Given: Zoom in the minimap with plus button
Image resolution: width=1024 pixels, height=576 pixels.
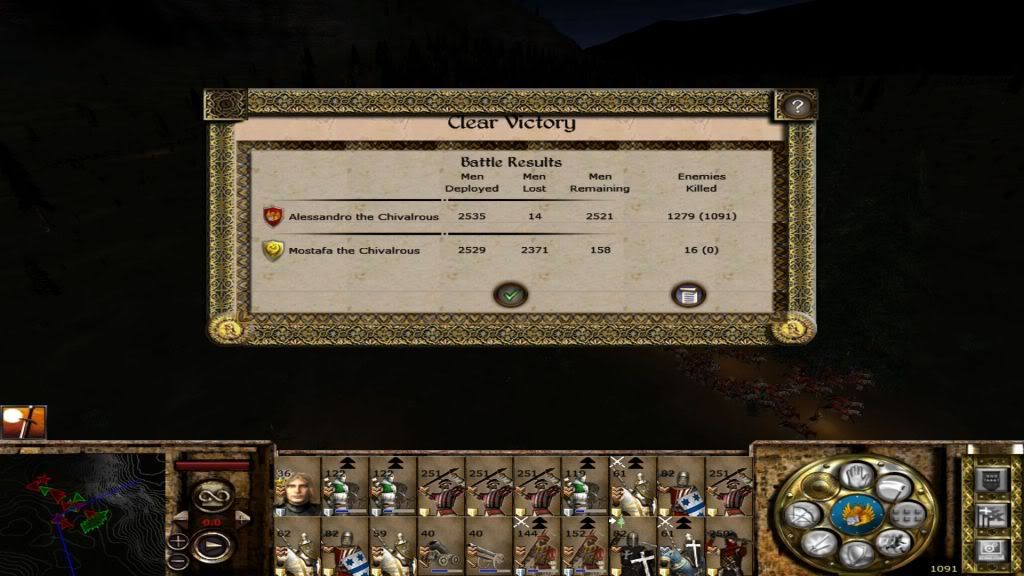Looking at the screenshot, I should pos(178,541).
